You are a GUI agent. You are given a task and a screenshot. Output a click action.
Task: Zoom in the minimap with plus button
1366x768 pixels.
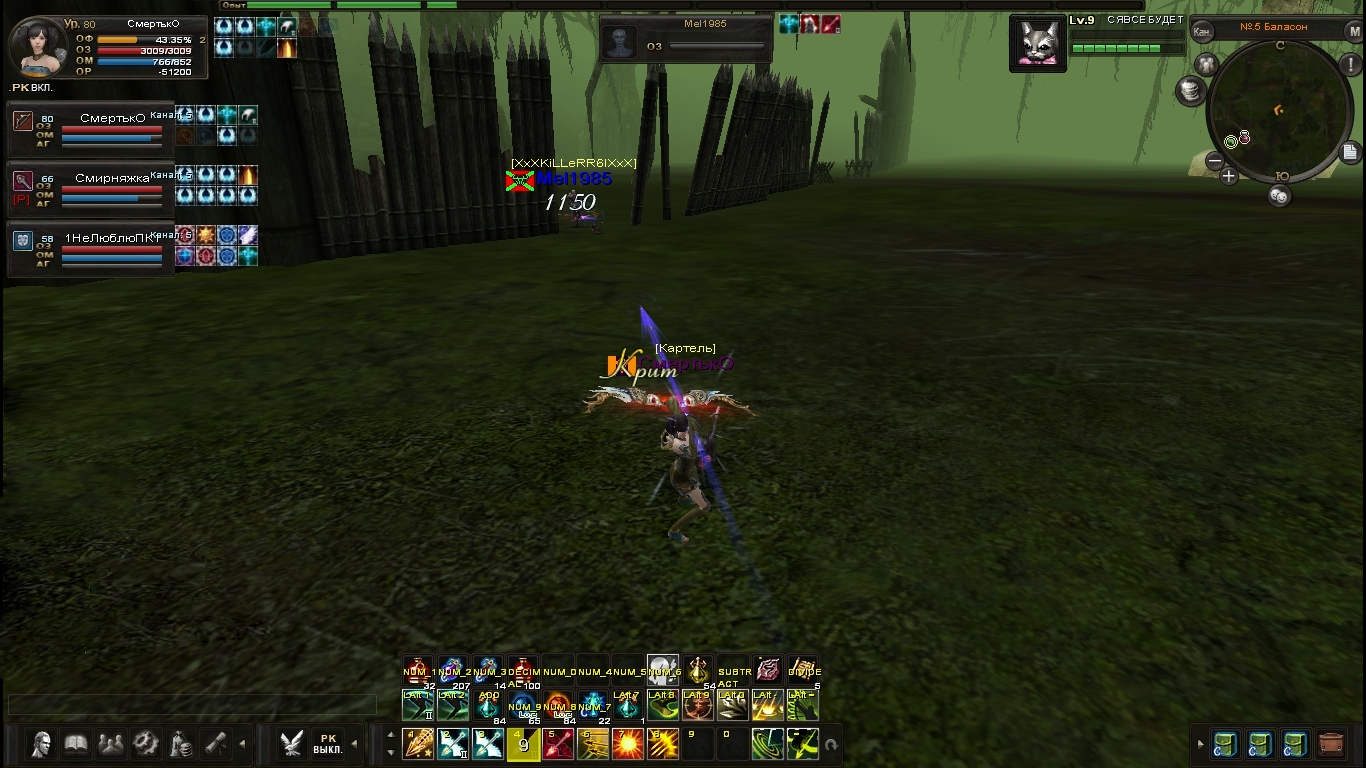1229,177
